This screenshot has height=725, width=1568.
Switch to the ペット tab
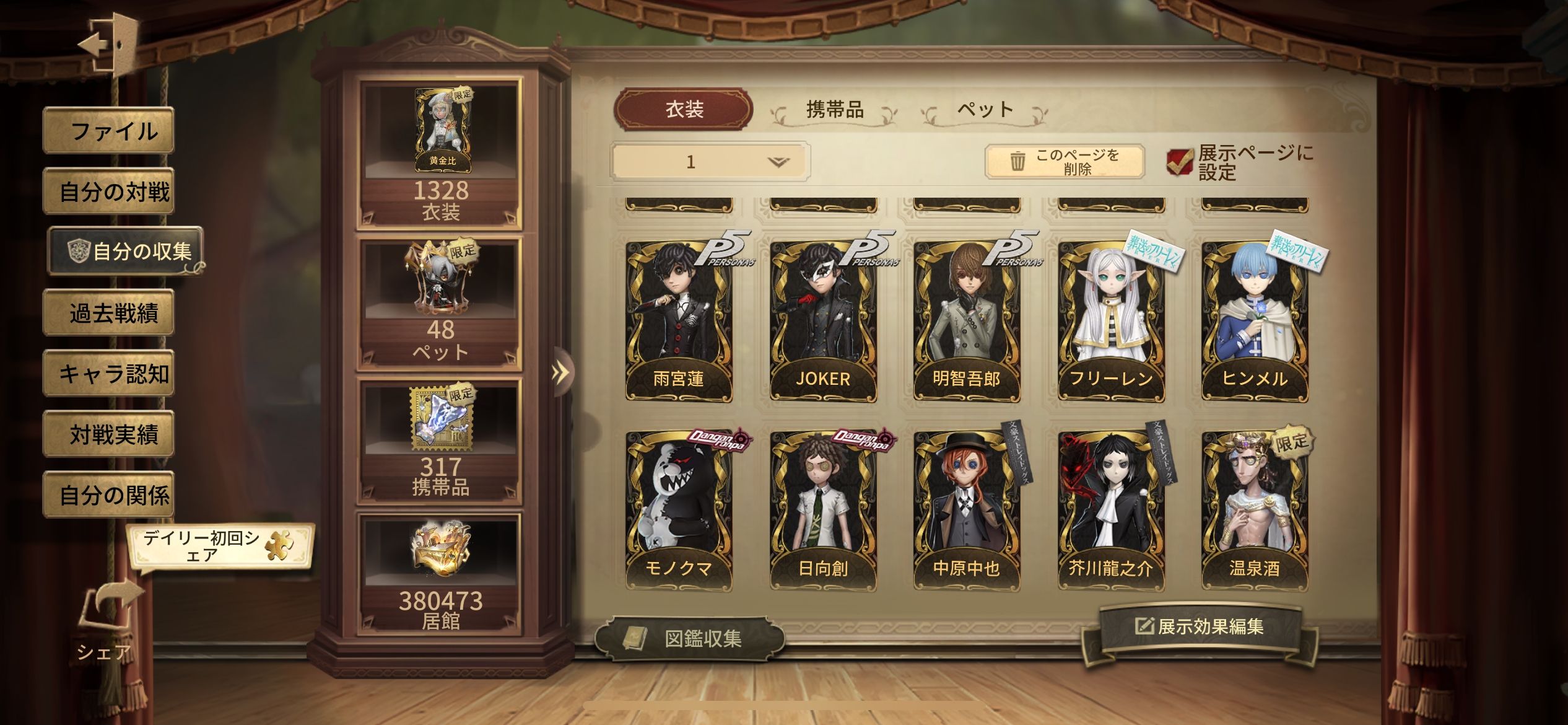[985, 110]
